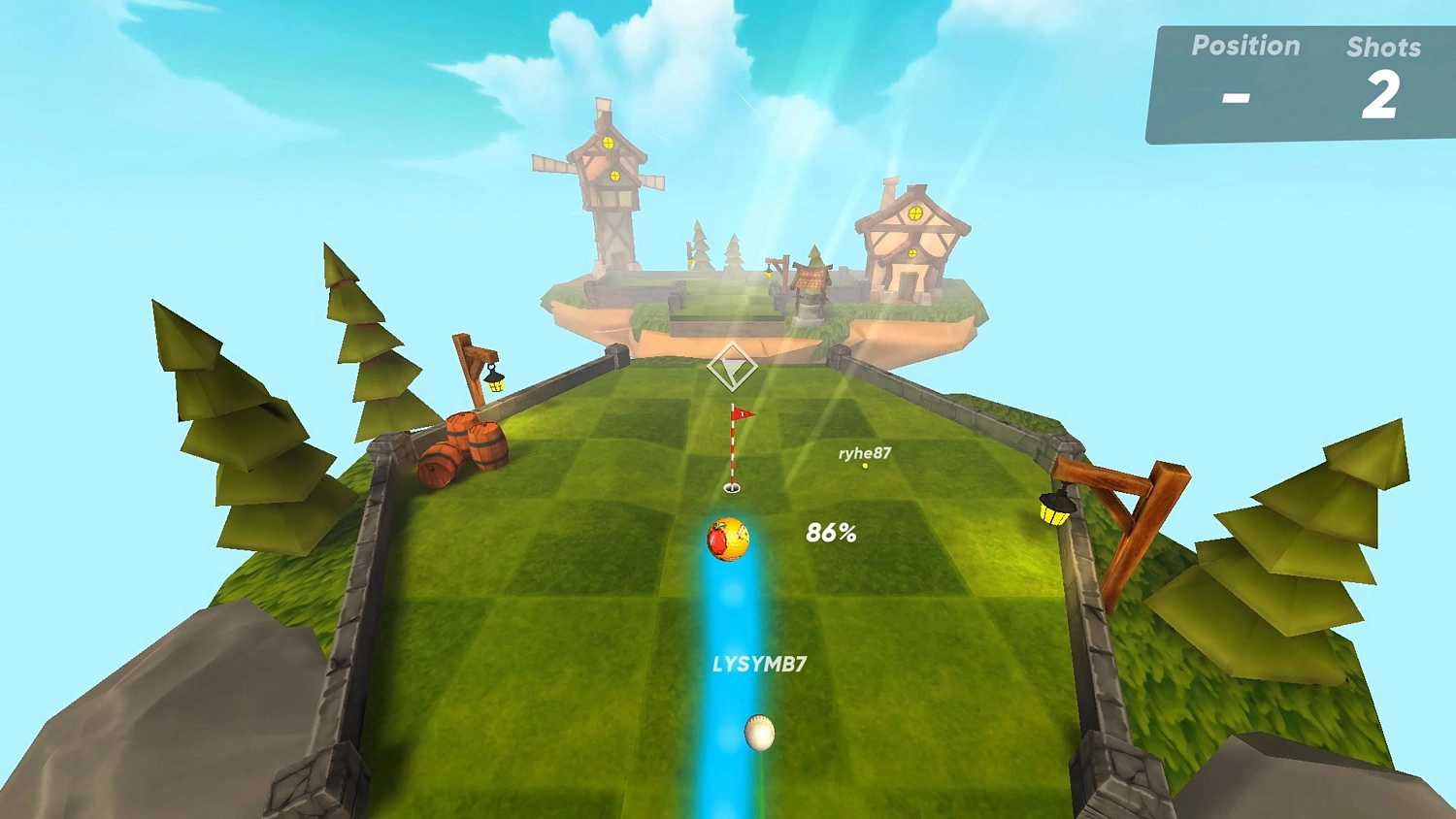Click the Shots counter showing 2
This screenshot has width=1456, height=819.
1382,95
